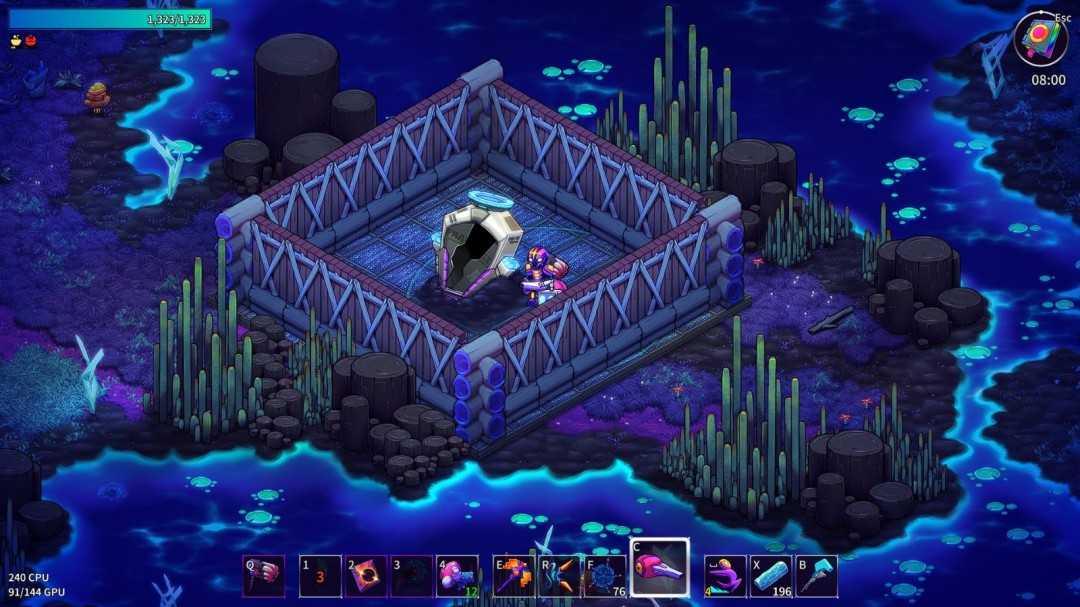
Task: Choose the X slot with the blue crystal block
Action: (x=771, y=577)
